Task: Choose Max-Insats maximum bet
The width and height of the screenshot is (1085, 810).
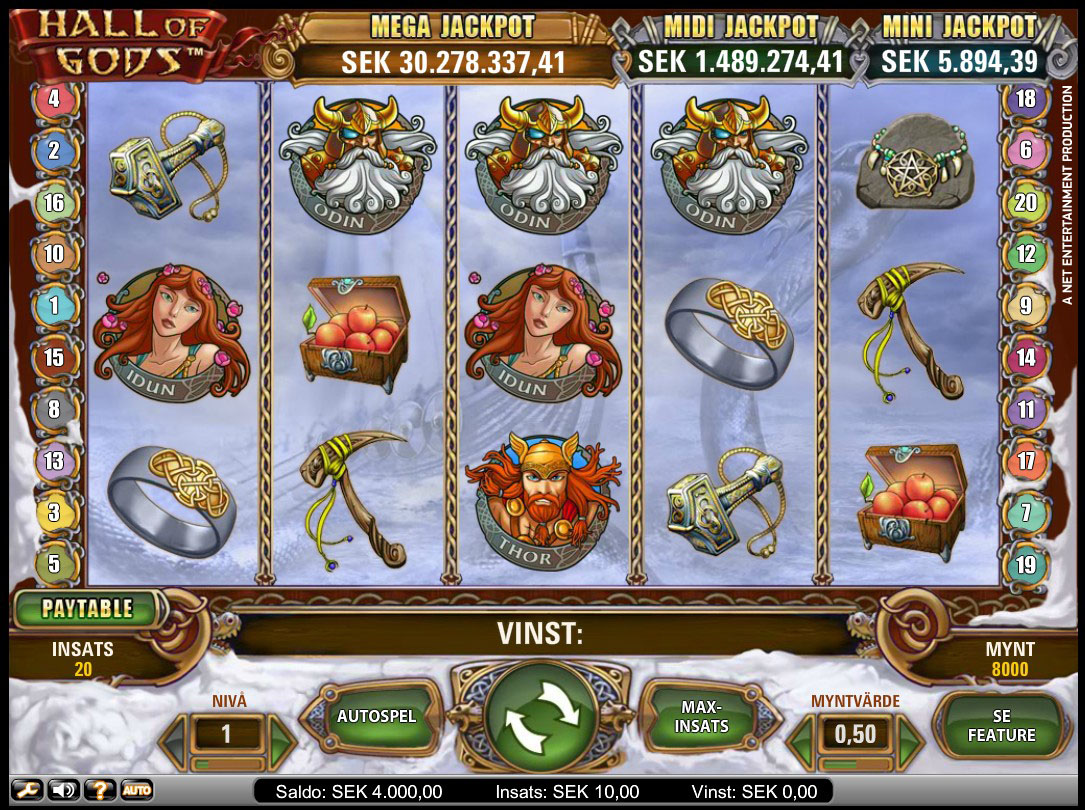Action: pyautogui.click(x=702, y=717)
